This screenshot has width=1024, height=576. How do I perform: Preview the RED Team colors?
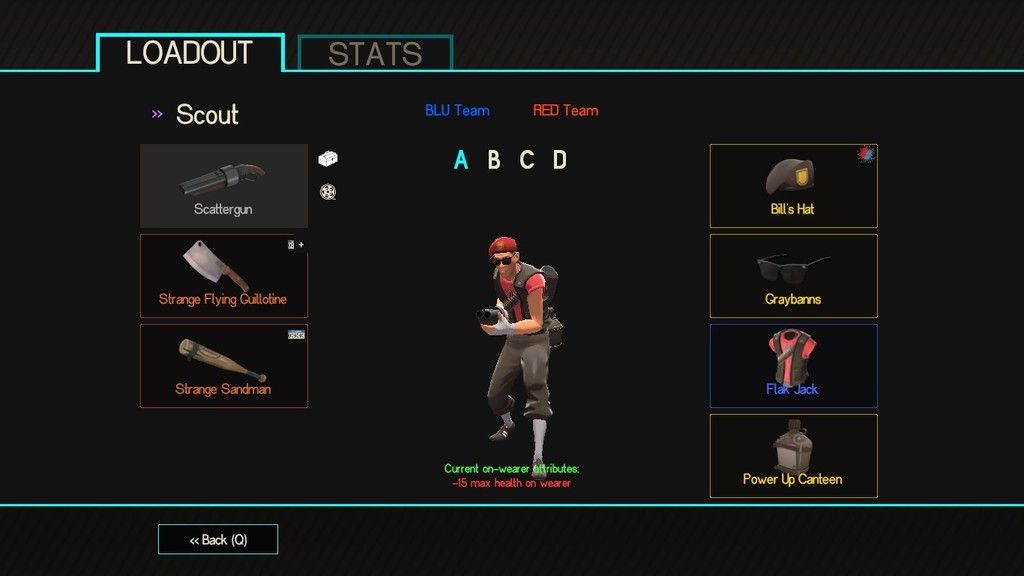[x=565, y=111]
